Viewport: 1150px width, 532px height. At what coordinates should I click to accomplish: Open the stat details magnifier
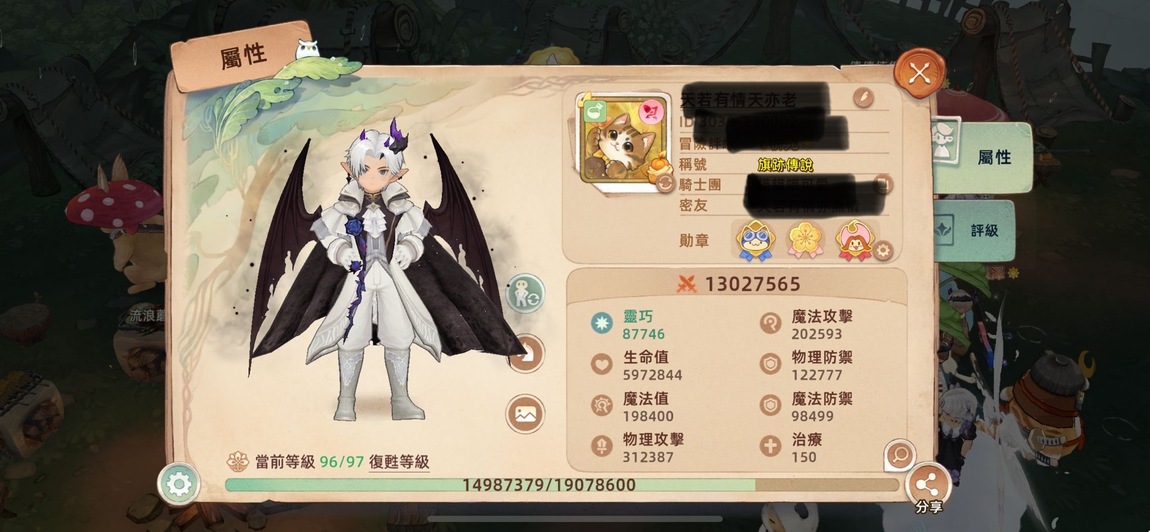898,455
